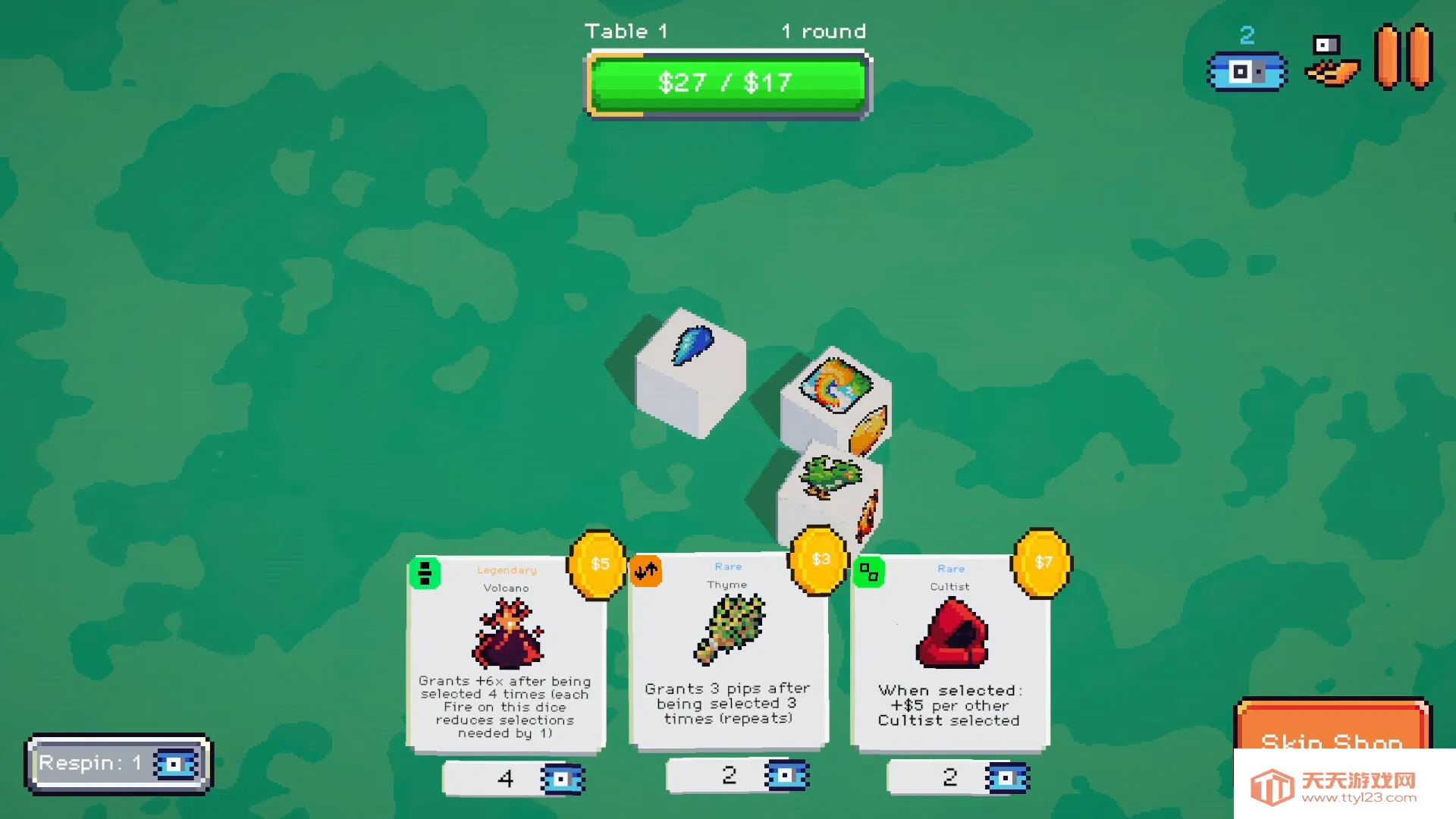The height and width of the screenshot is (819, 1456).
Task: Pick the Rare Cultist card
Action: (x=950, y=652)
